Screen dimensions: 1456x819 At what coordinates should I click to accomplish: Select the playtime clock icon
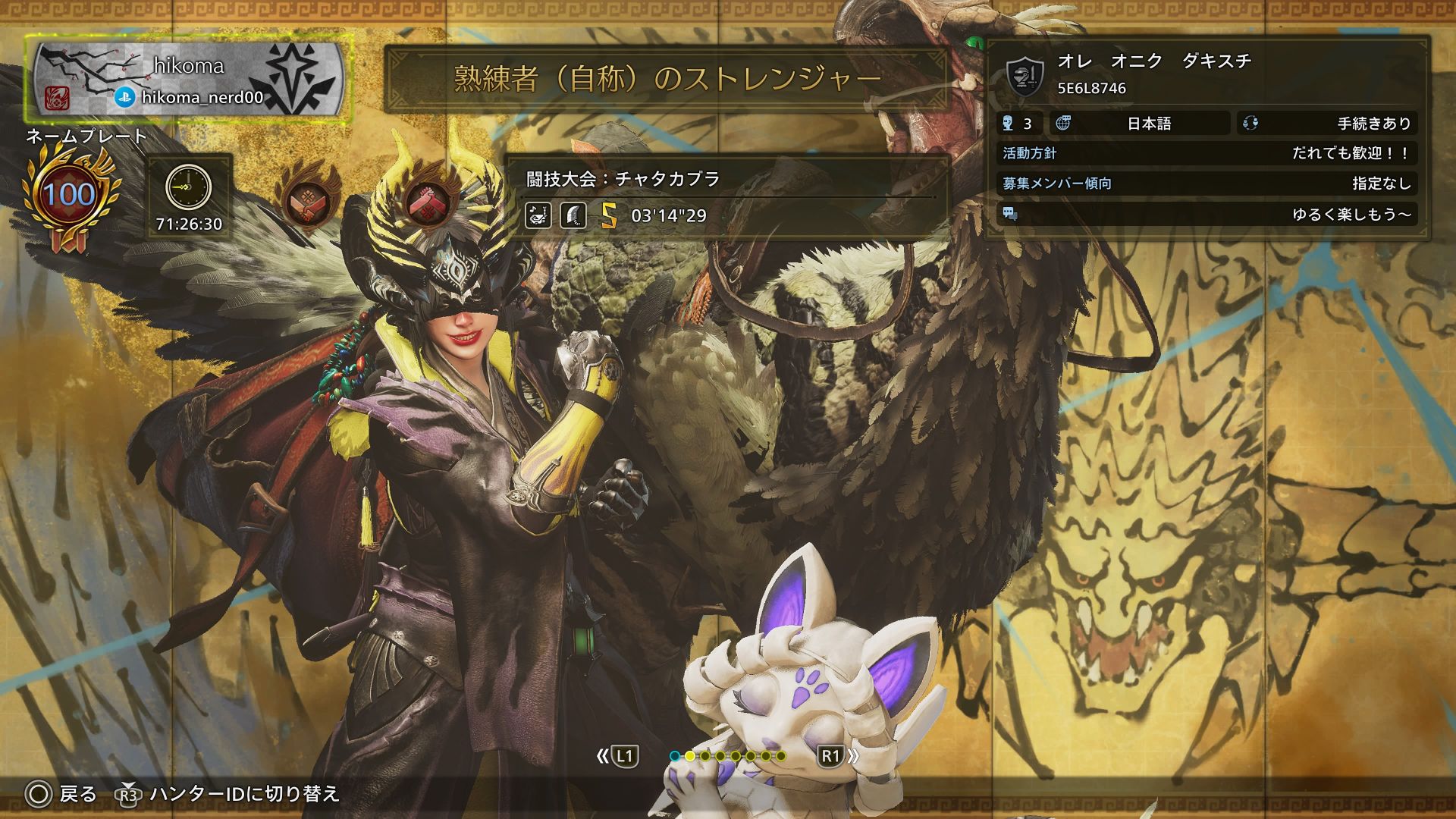188,187
